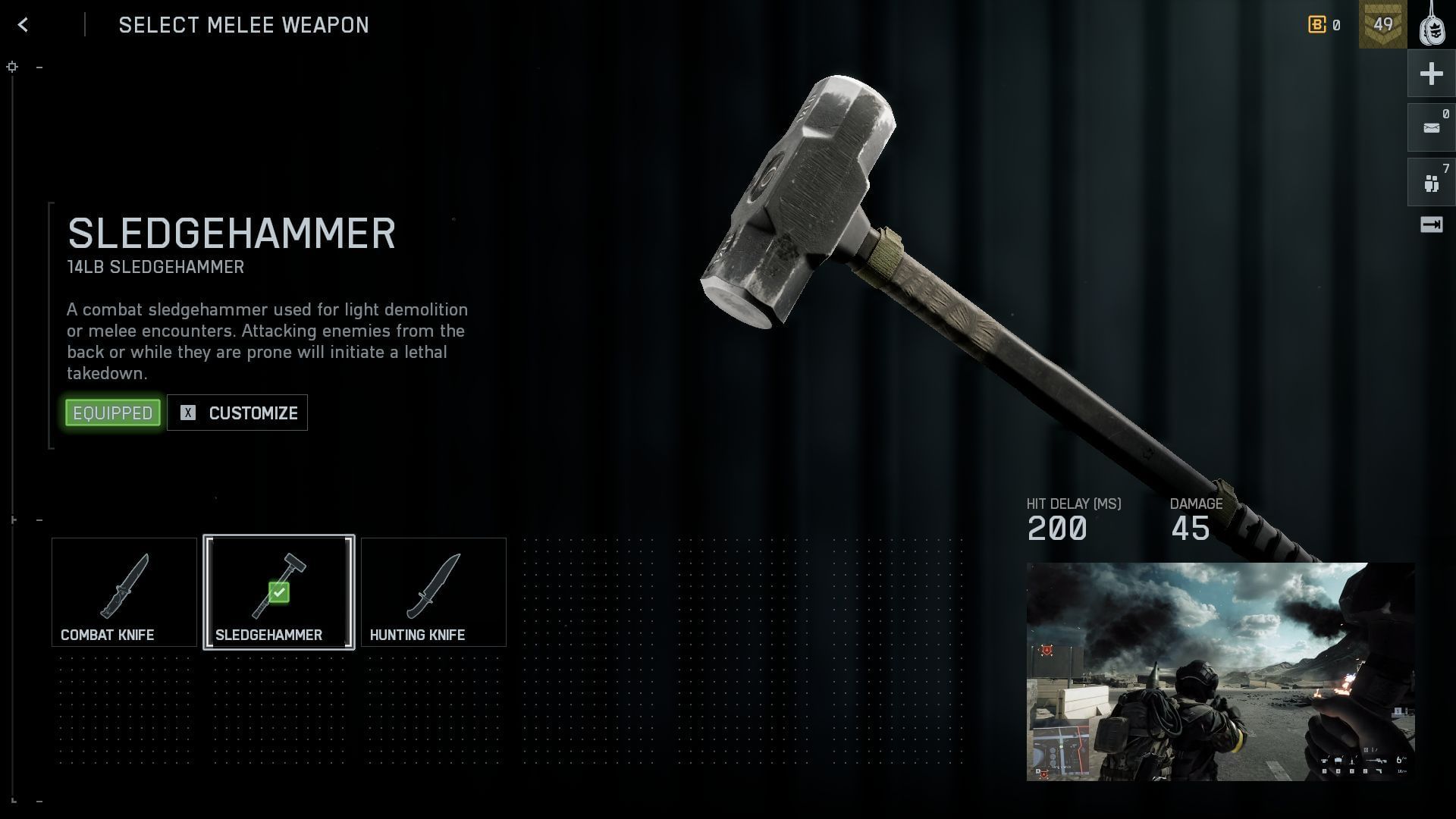Expand the SELECT MELEE WEAPON header
This screenshot has height=819, width=1456.
pyautogui.click(x=244, y=25)
